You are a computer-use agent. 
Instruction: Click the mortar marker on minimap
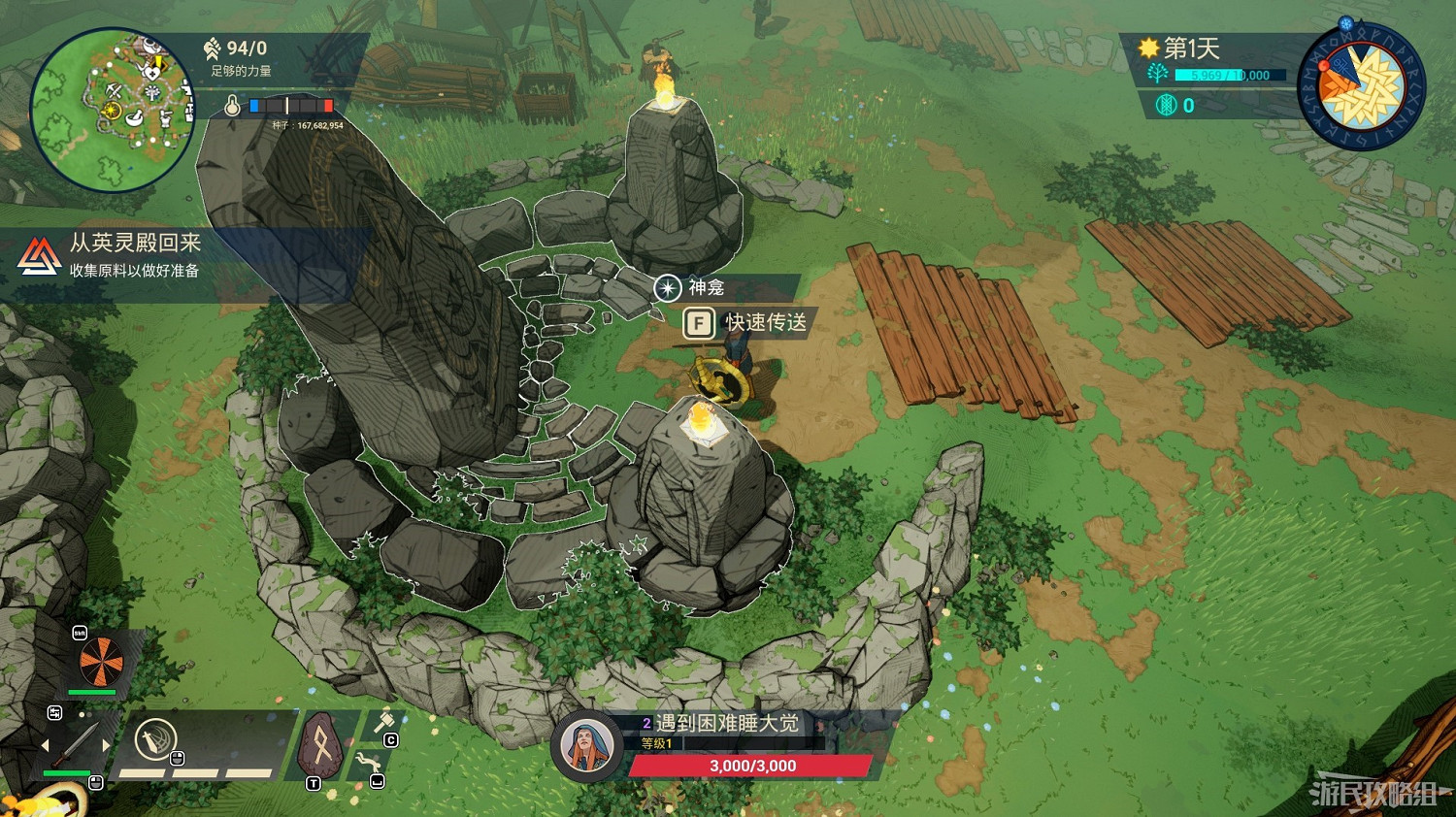pyautogui.click(x=135, y=117)
